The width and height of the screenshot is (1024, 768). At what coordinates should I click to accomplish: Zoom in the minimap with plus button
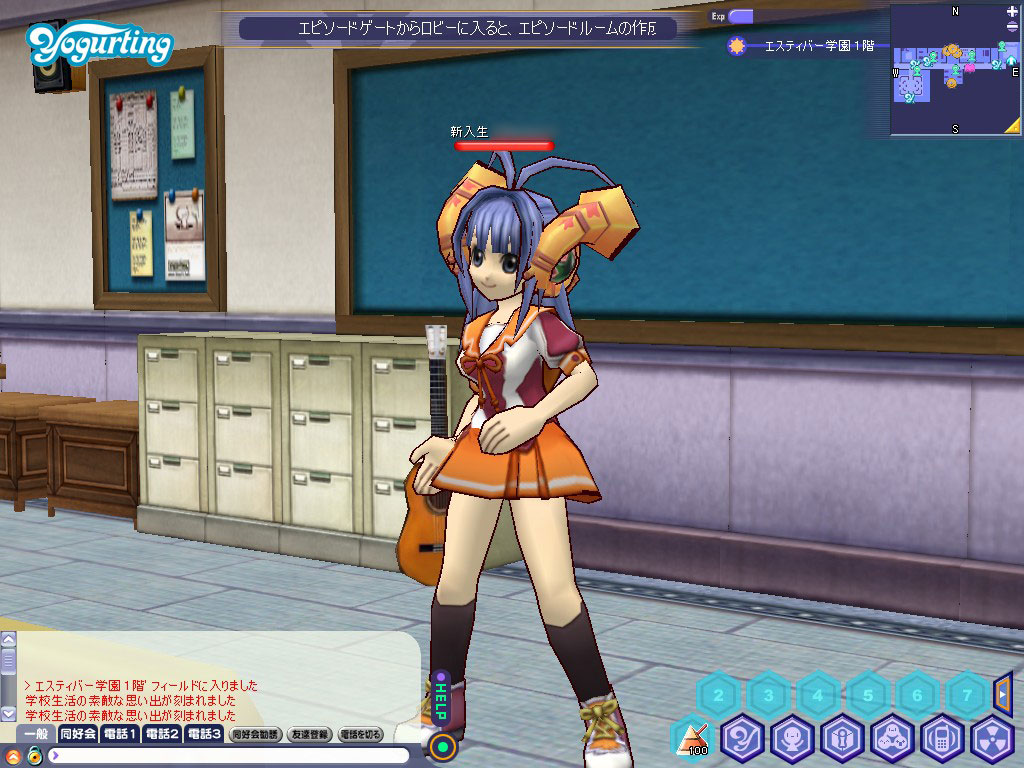coord(1012,12)
